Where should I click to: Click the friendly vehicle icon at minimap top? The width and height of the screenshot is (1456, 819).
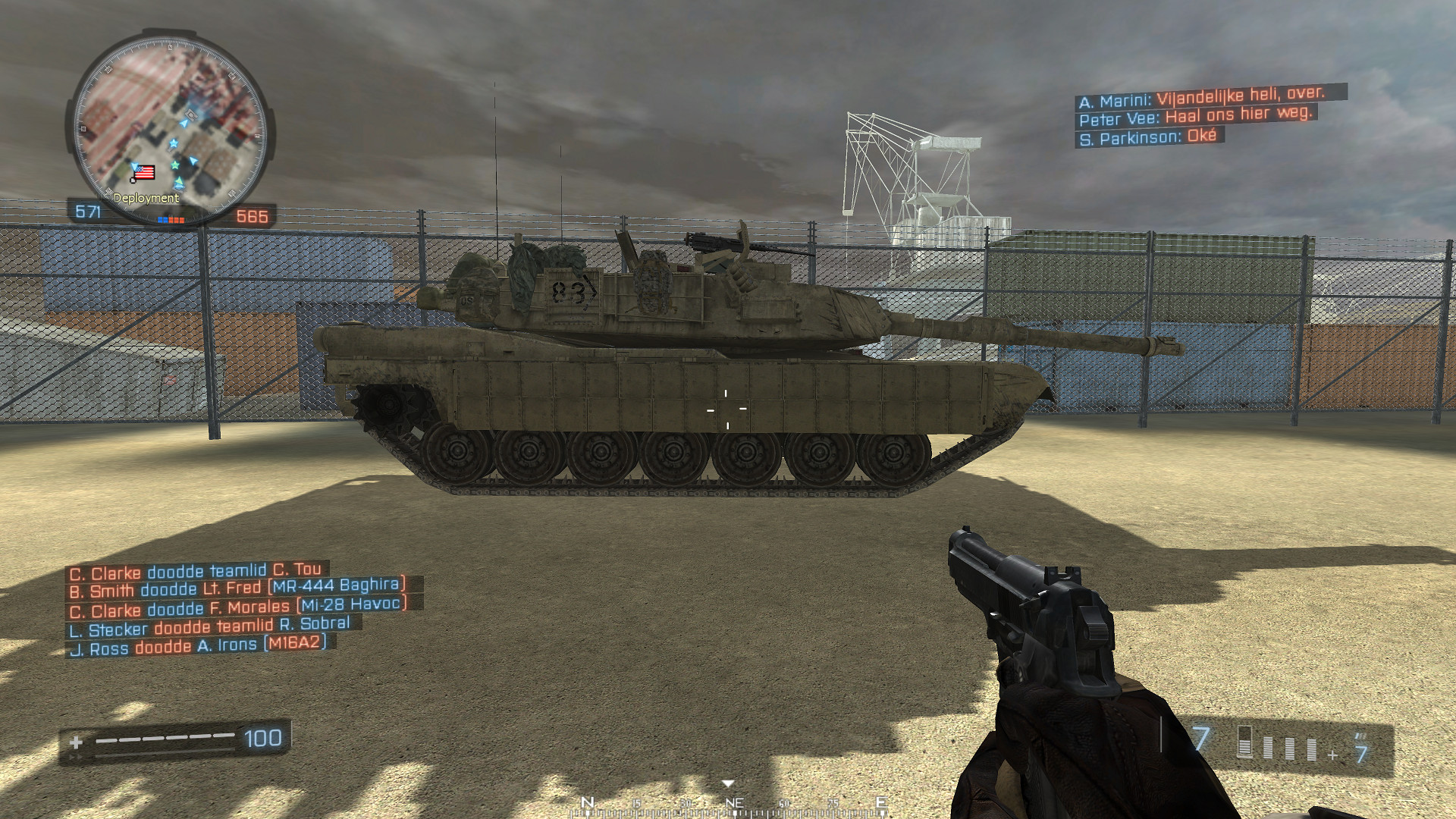click(x=190, y=115)
